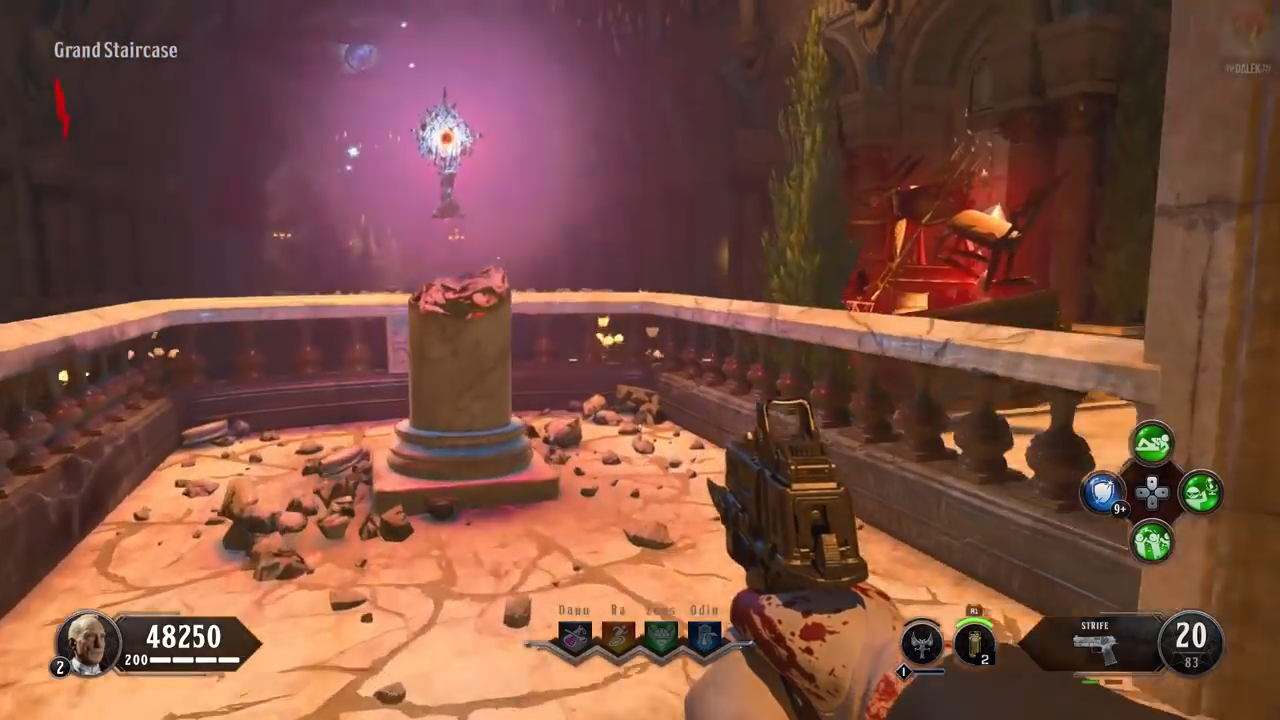Image resolution: width=1280 pixels, height=720 pixels.
Task: Use the top green elixir icon
Action: pyautogui.click(x=1152, y=443)
